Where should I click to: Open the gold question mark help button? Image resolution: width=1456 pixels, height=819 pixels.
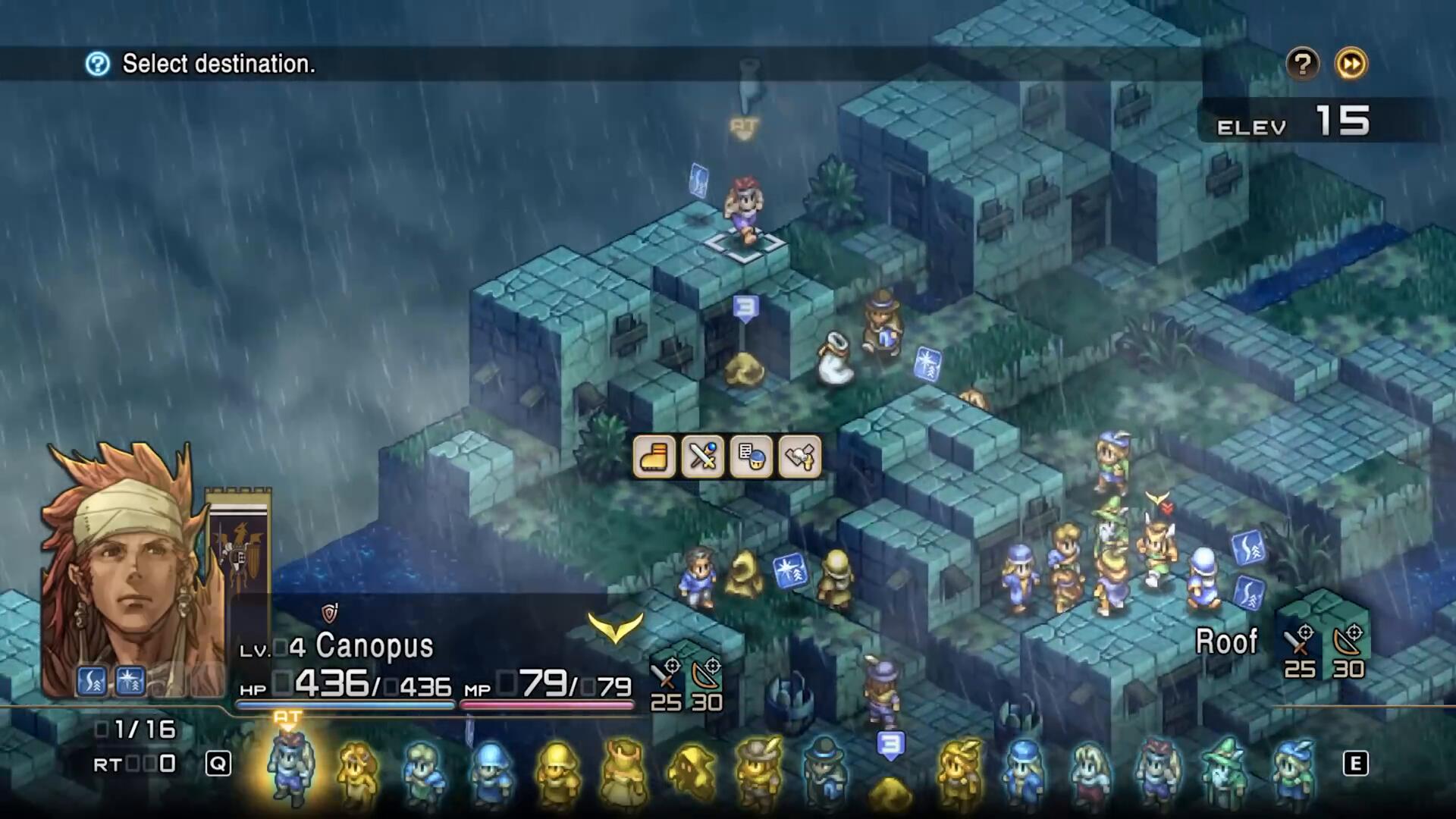1303,64
